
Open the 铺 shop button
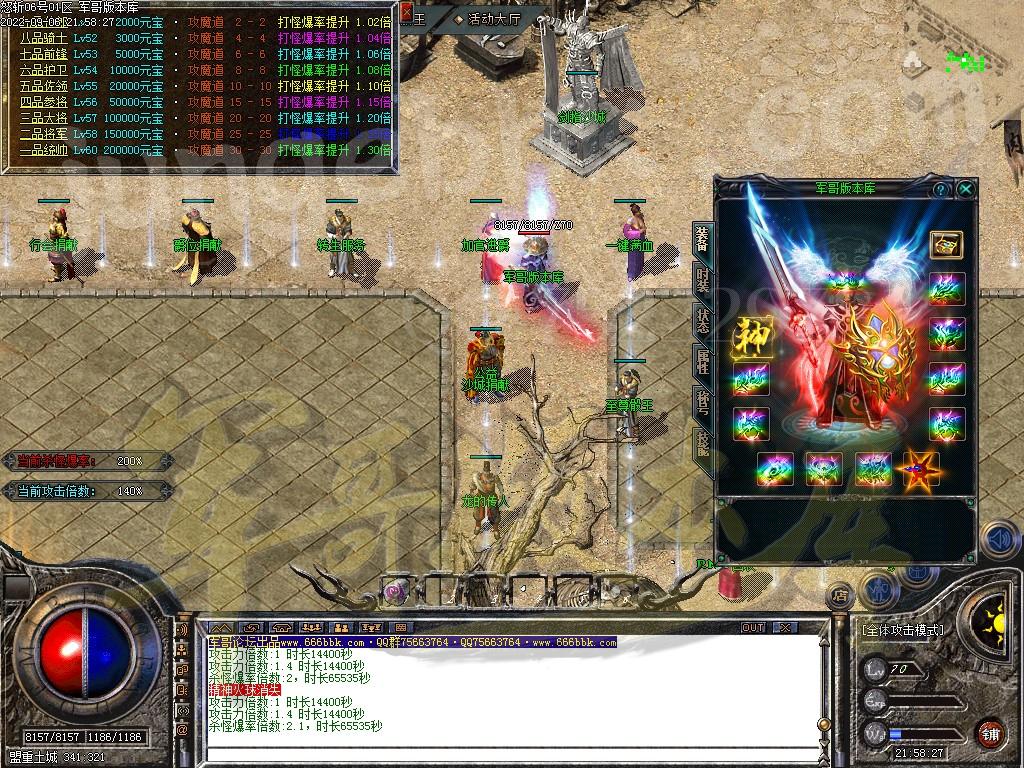[x=990, y=733]
